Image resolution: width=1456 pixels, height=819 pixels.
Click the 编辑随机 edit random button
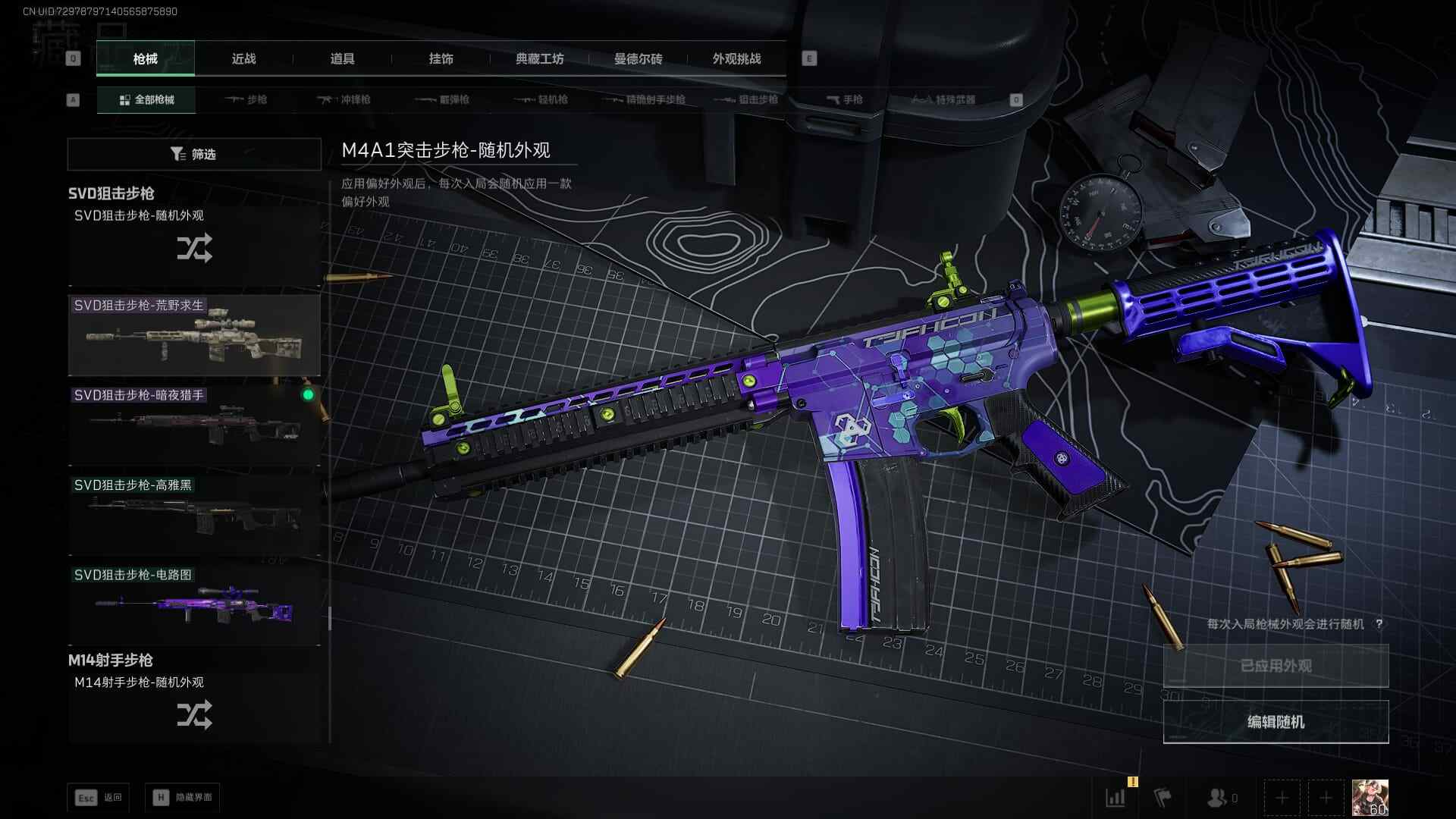point(1276,722)
